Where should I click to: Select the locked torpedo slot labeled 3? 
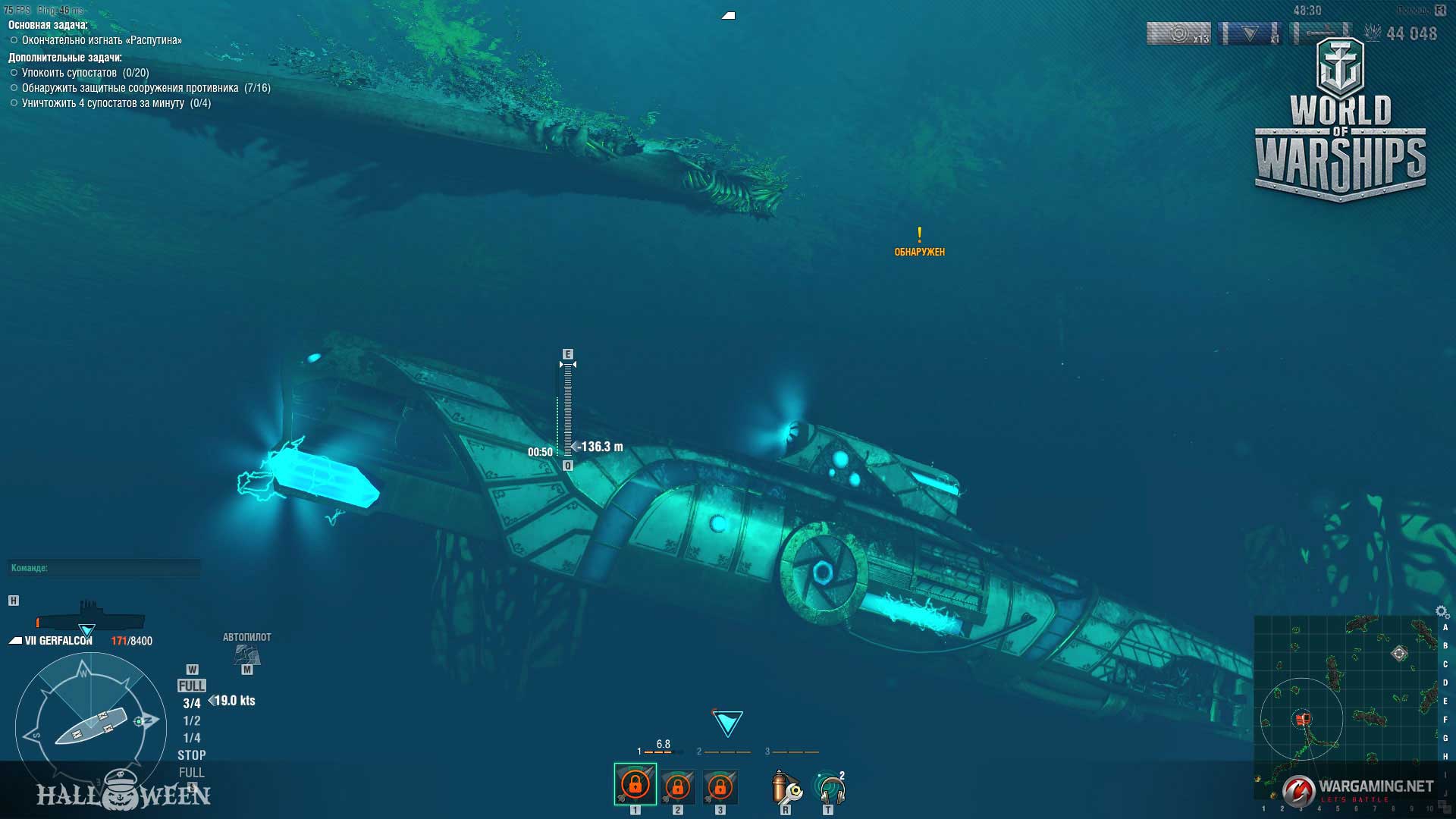coord(720,786)
